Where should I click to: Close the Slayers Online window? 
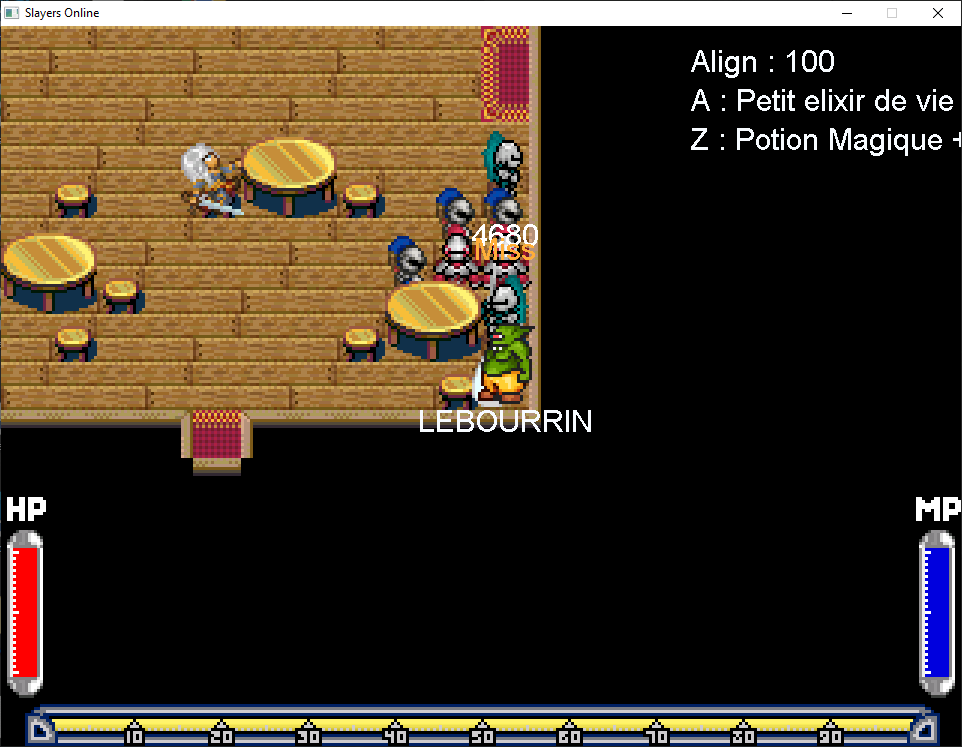[x=937, y=13]
